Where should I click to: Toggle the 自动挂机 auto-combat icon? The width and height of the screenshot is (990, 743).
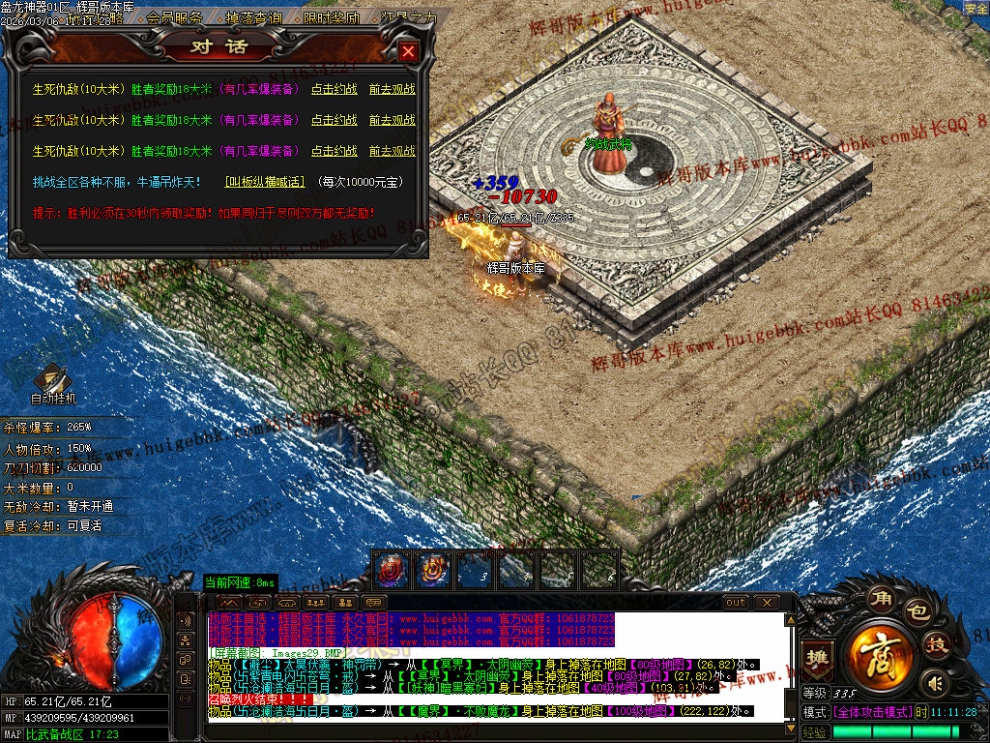point(51,380)
